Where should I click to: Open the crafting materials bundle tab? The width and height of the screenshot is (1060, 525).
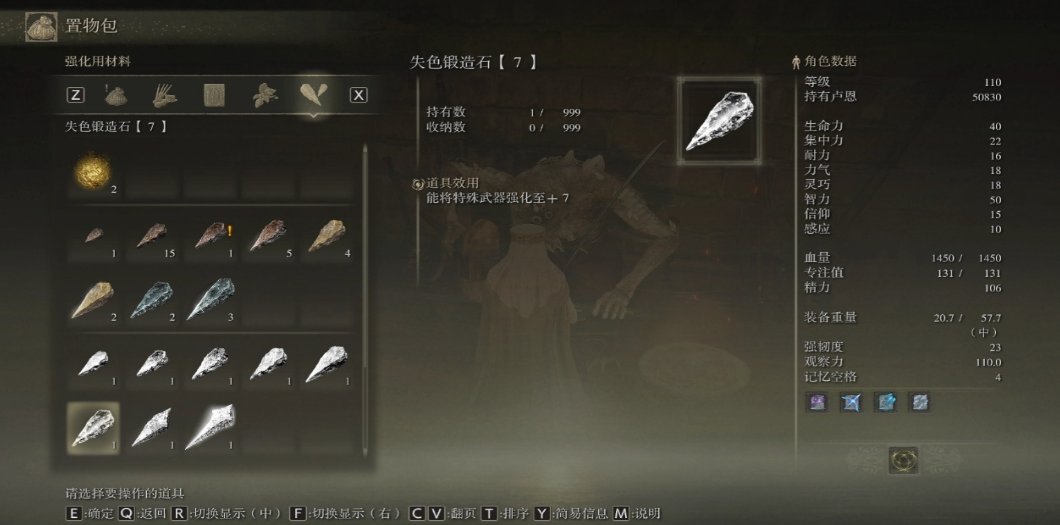(165, 96)
